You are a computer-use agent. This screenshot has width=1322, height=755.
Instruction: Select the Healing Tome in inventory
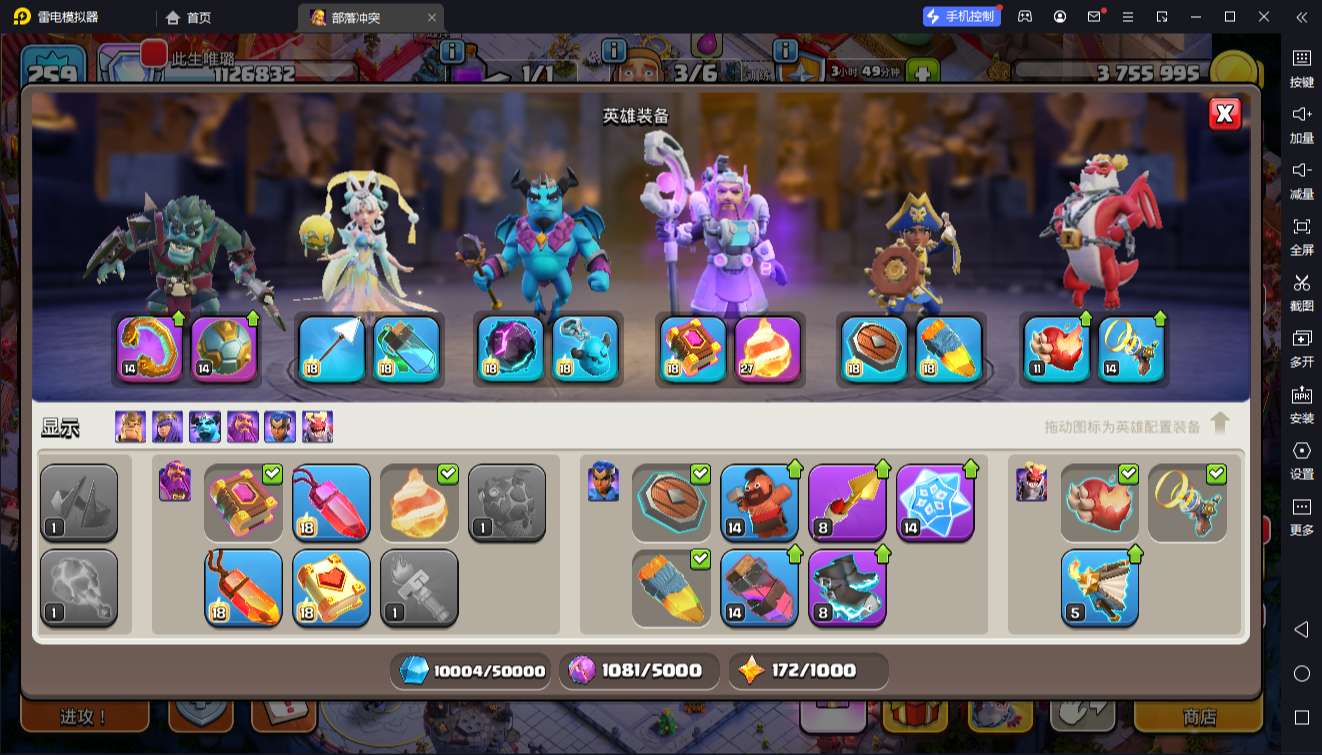click(331, 587)
